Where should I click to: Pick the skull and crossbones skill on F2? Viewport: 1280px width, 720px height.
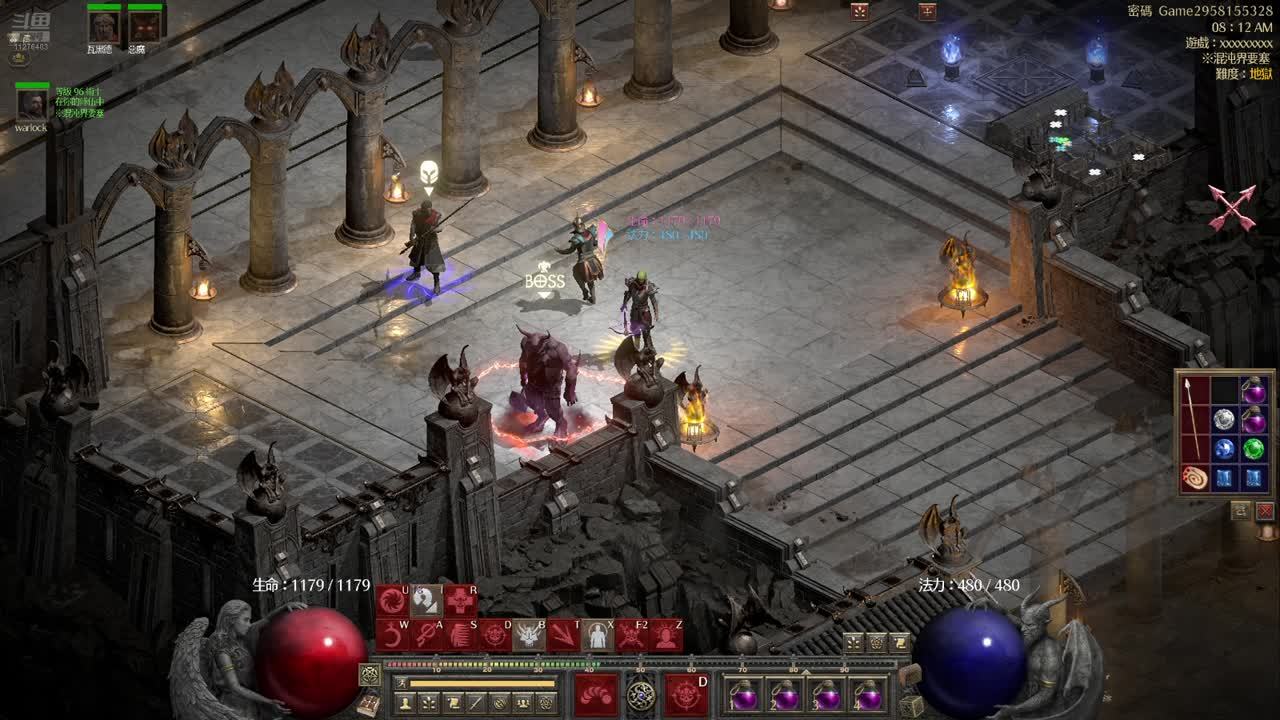pos(631,635)
